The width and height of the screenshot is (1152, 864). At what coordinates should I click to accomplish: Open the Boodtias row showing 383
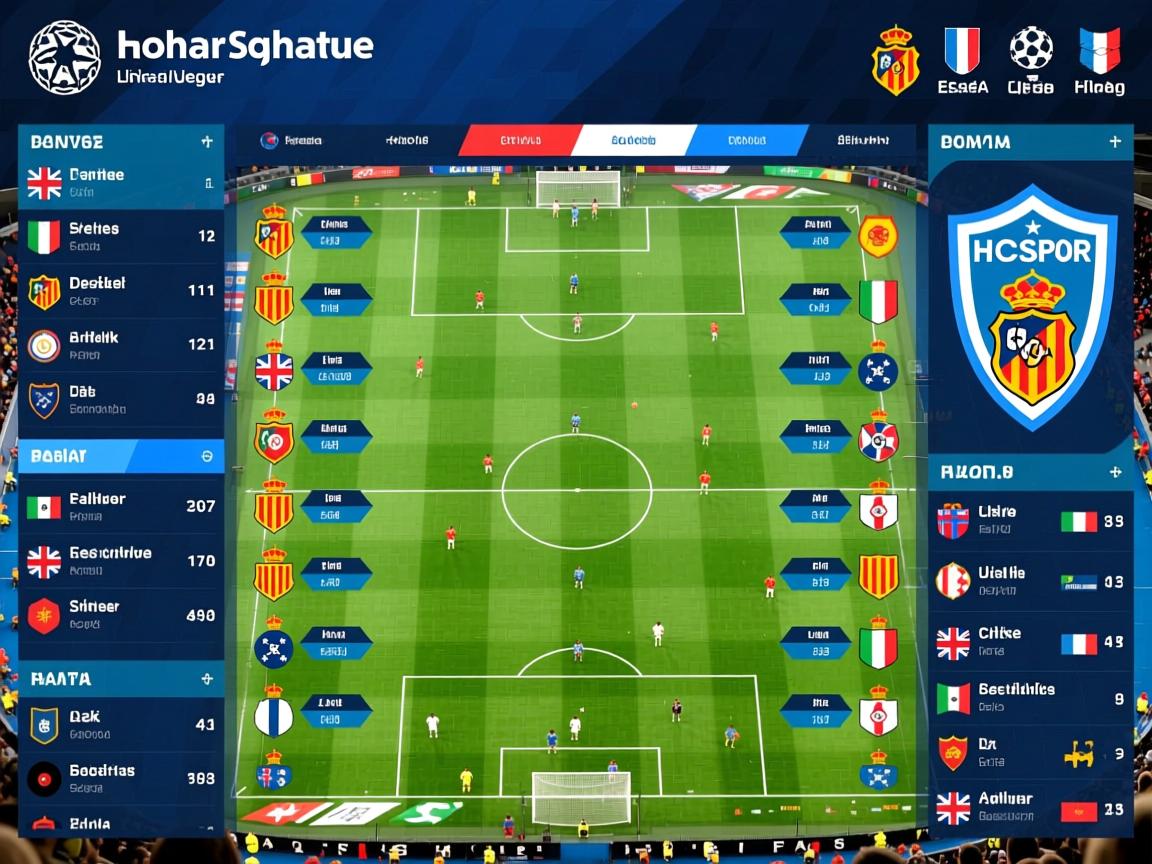[x=120, y=778]
